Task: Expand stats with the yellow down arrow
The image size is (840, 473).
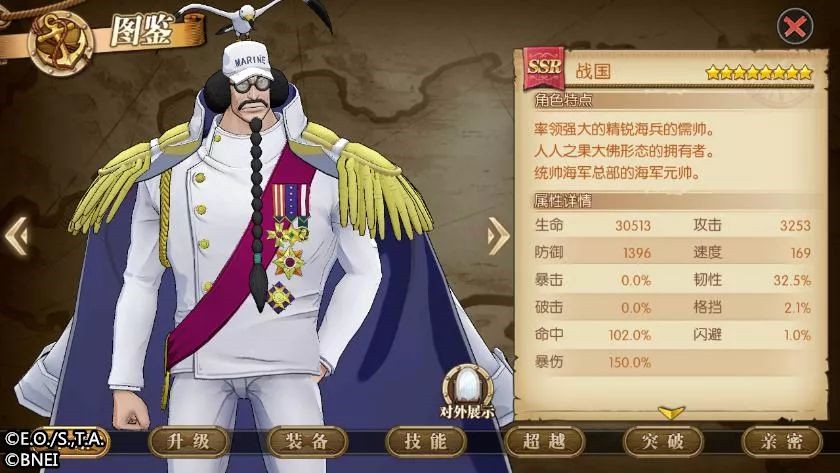Action: tap(671, 412)
